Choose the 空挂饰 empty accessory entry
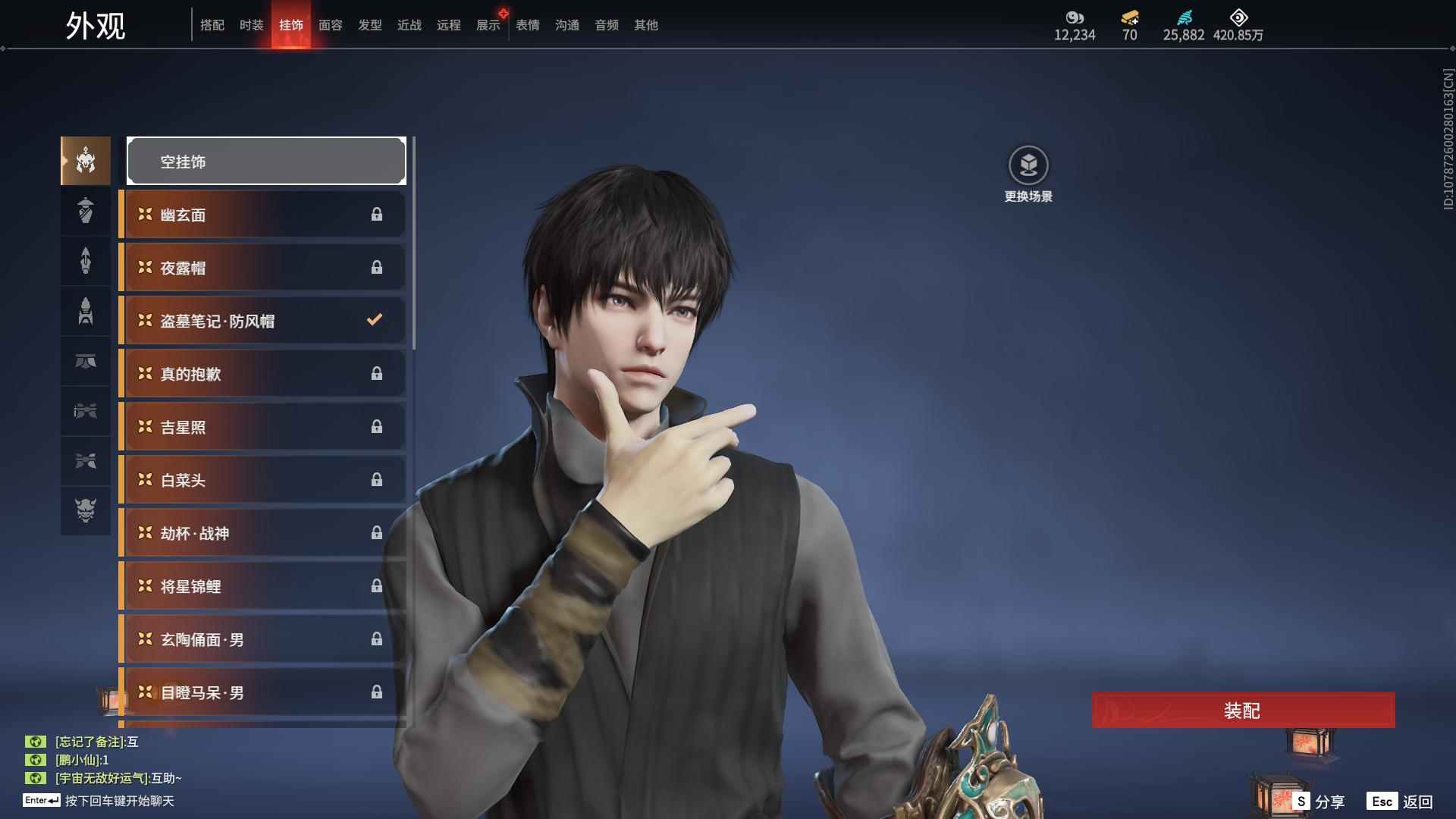Screen dimensions: 1456x819 266,161
